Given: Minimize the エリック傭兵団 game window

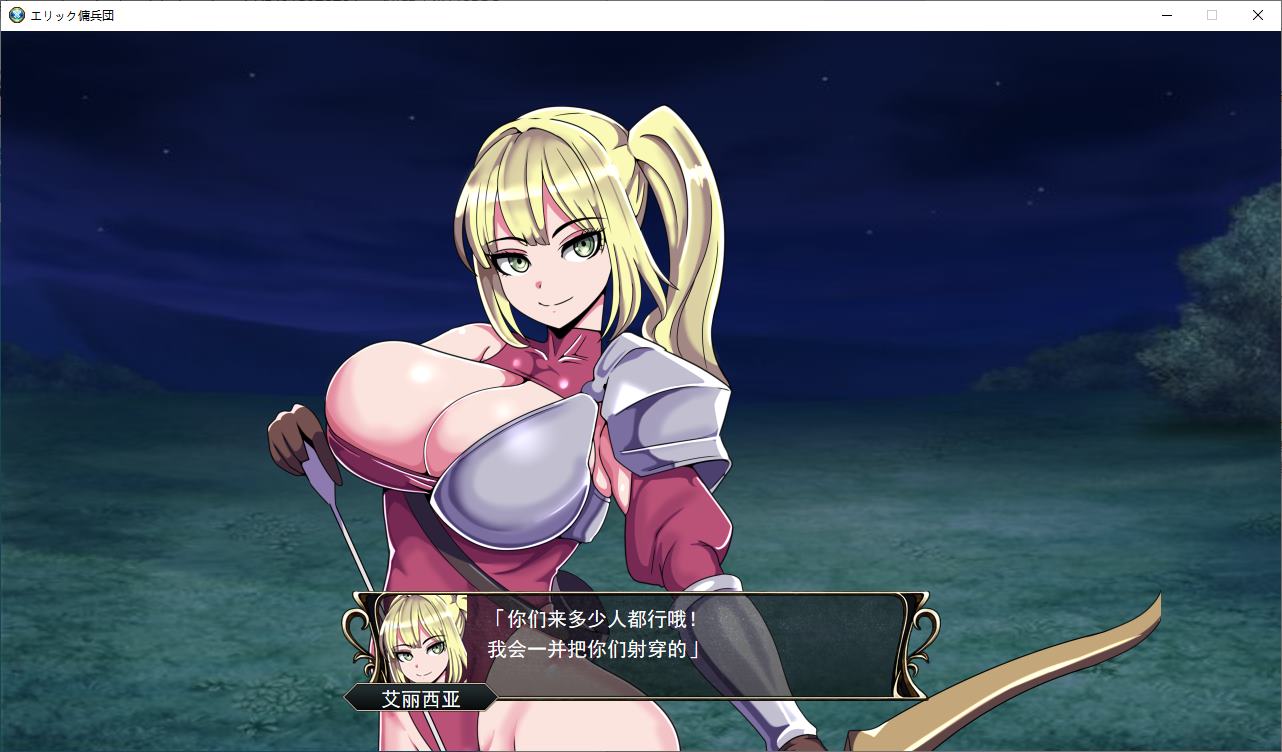Looking at the screenshot, I should 1166,15.
